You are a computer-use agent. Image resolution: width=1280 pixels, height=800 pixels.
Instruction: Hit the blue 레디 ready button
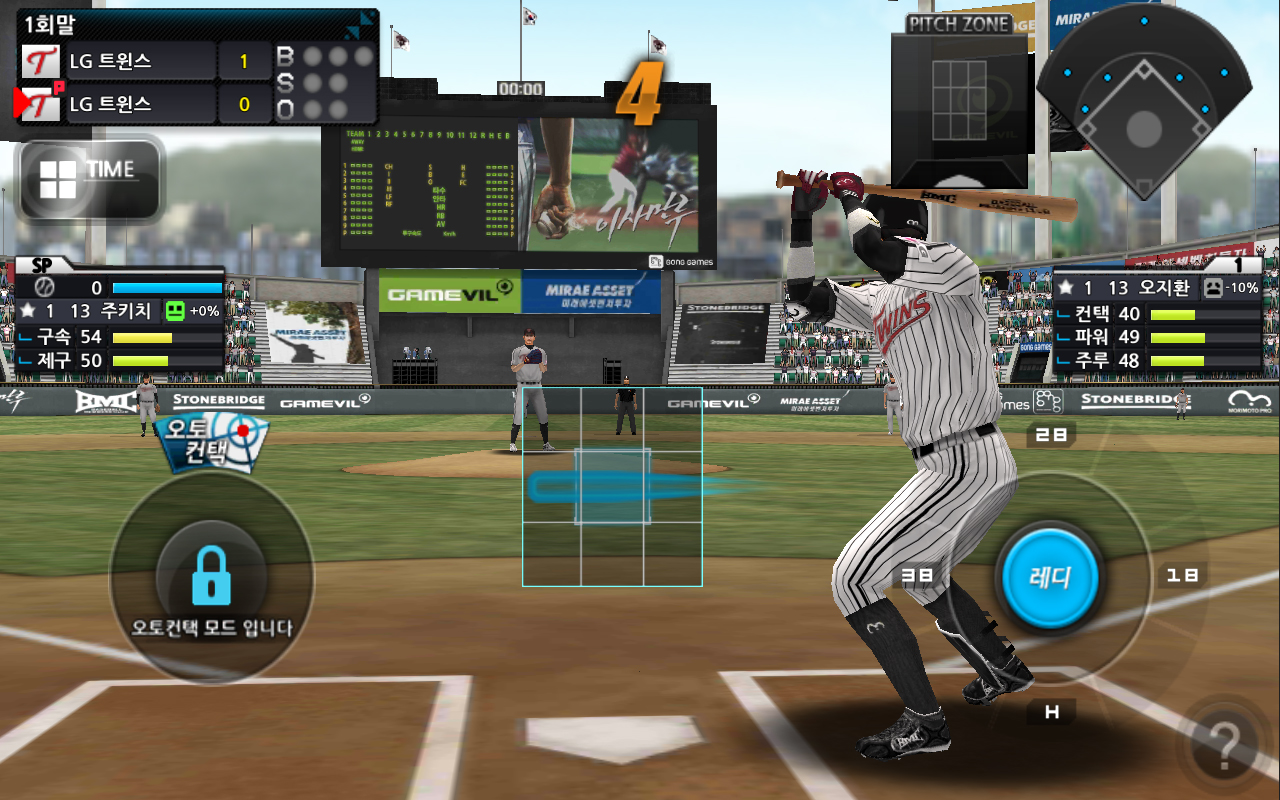(x=1050, y=576)
